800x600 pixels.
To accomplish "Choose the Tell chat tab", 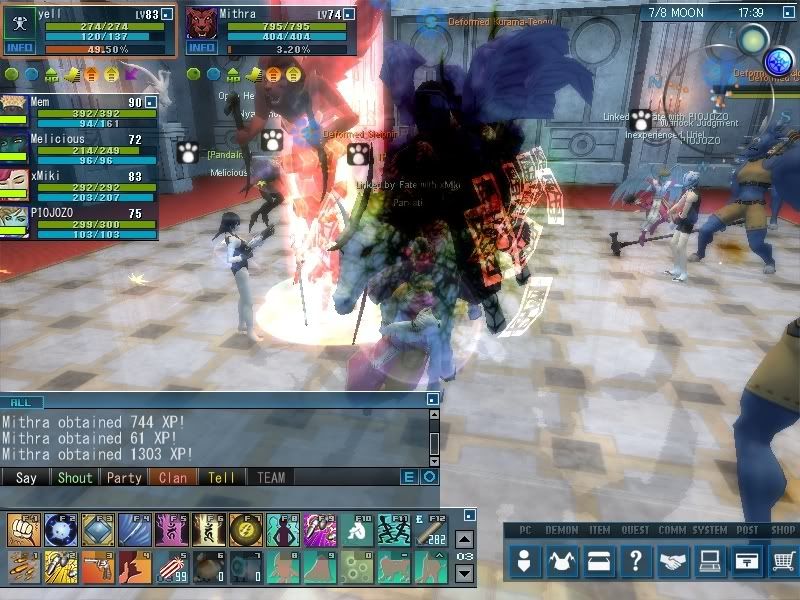I will point(222,478).
